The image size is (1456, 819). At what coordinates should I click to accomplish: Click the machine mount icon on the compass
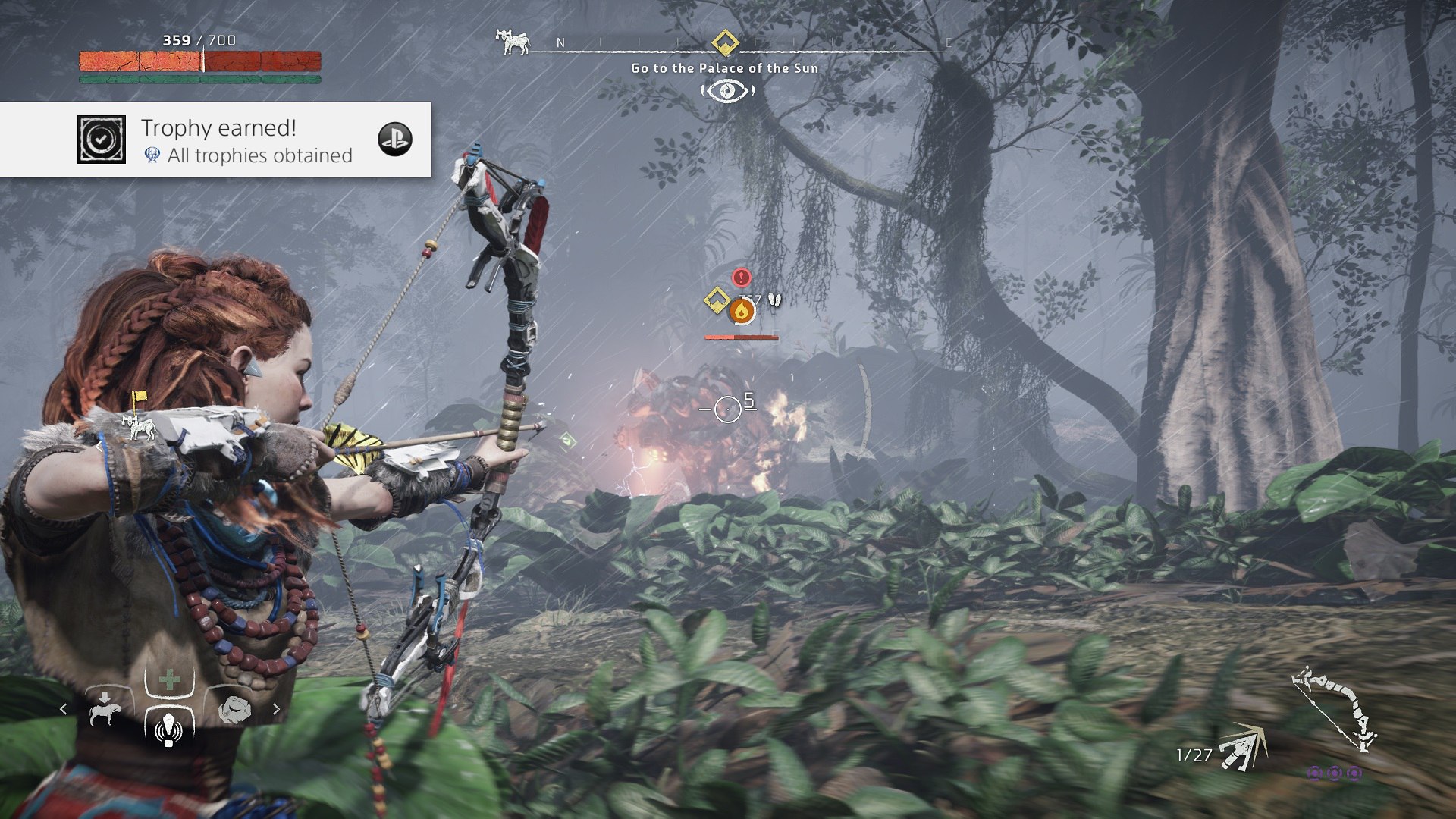pyautogui.click(x=513, y=42)
